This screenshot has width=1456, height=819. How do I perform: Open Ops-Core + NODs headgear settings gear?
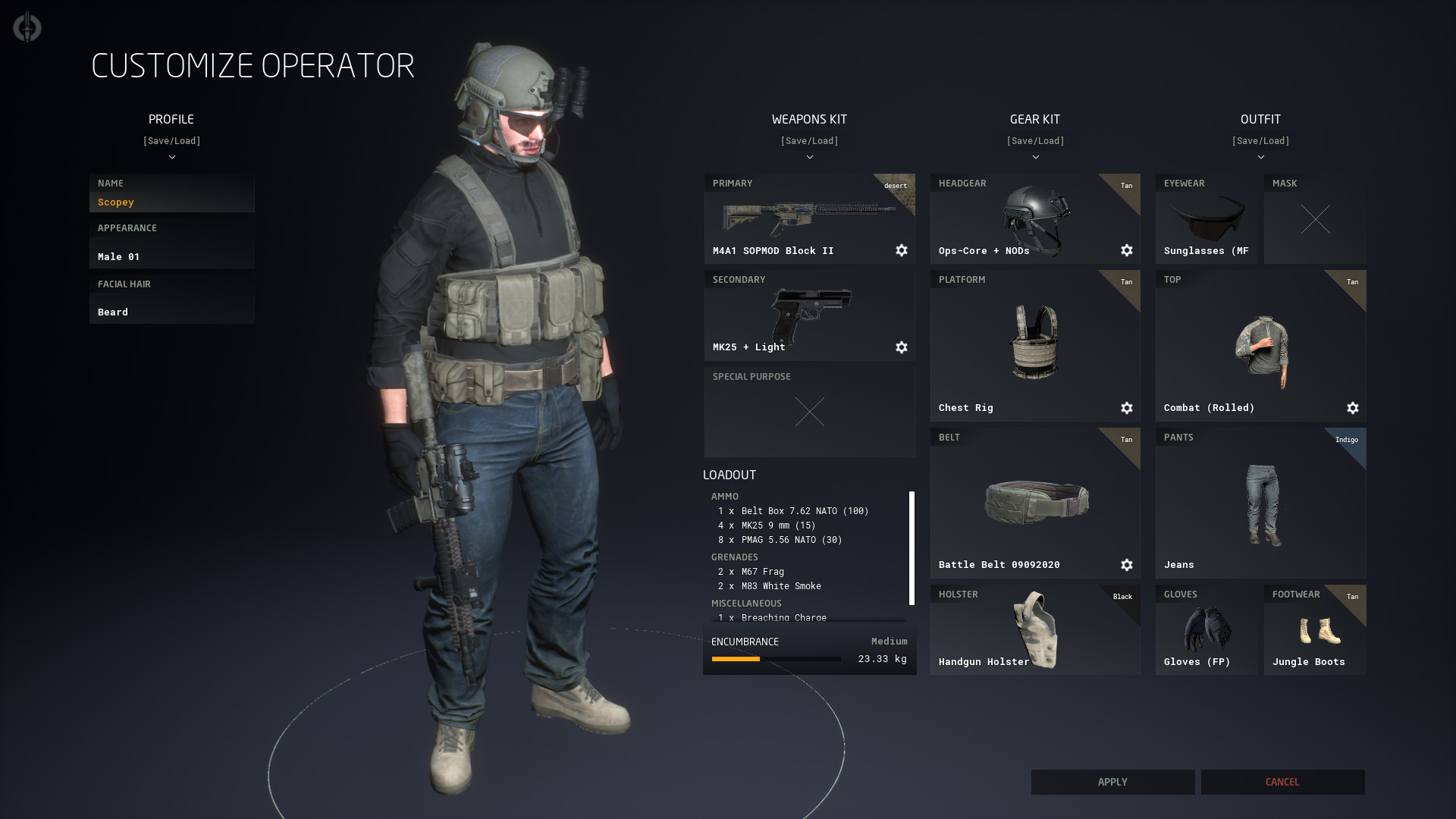(x=1127, y=250)
